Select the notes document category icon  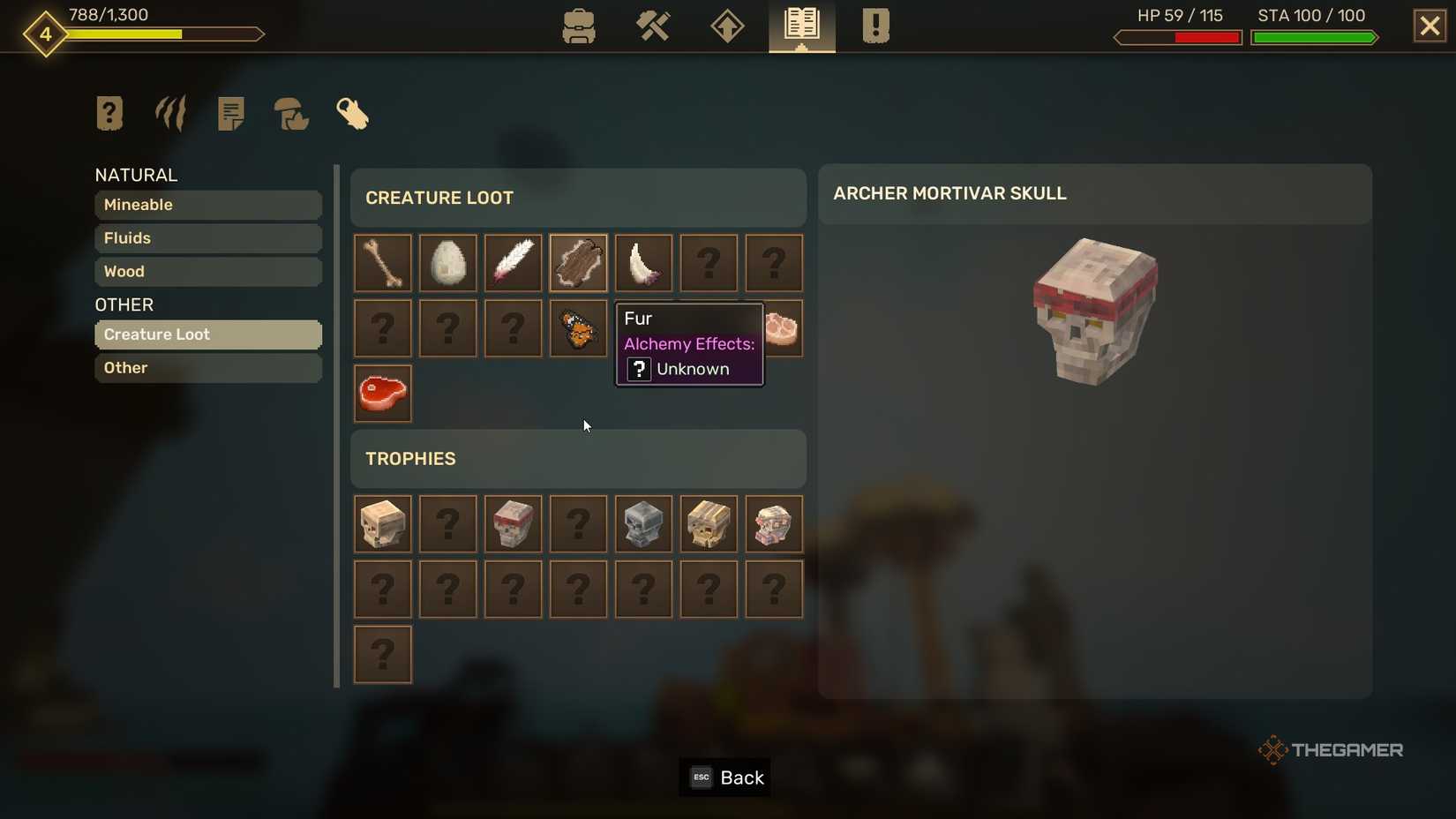point(230,113)
